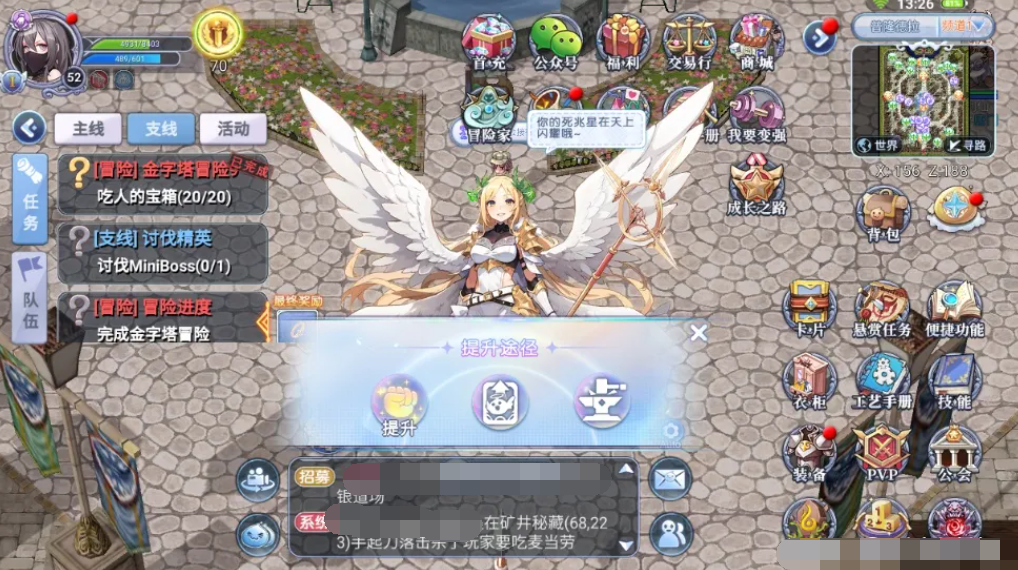Open the mail envelope button
The height and width of the screenshot is (570, 1018).
[x=670, y=478]
